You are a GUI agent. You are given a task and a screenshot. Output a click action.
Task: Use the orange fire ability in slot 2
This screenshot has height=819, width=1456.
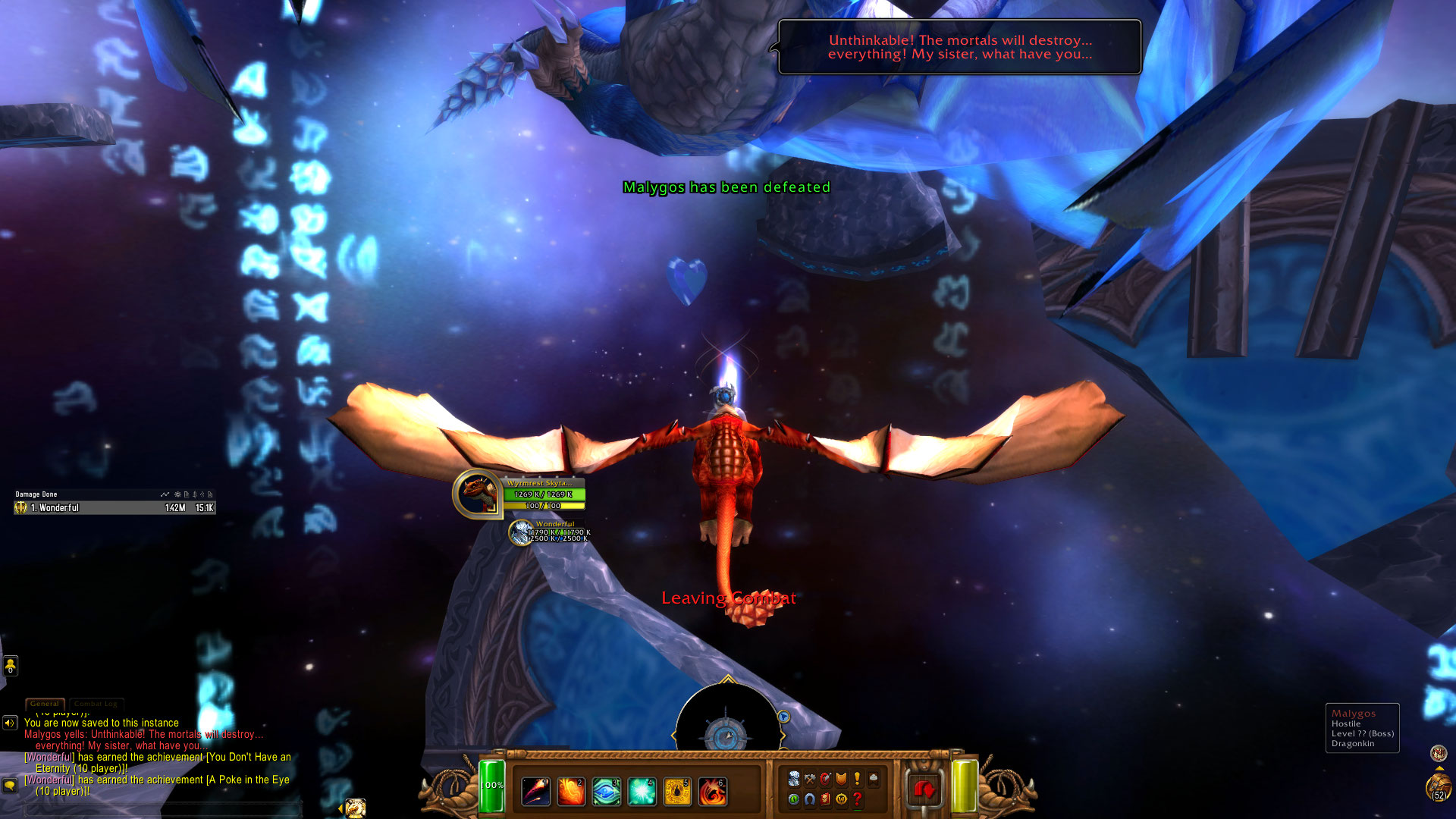(571, 791)
